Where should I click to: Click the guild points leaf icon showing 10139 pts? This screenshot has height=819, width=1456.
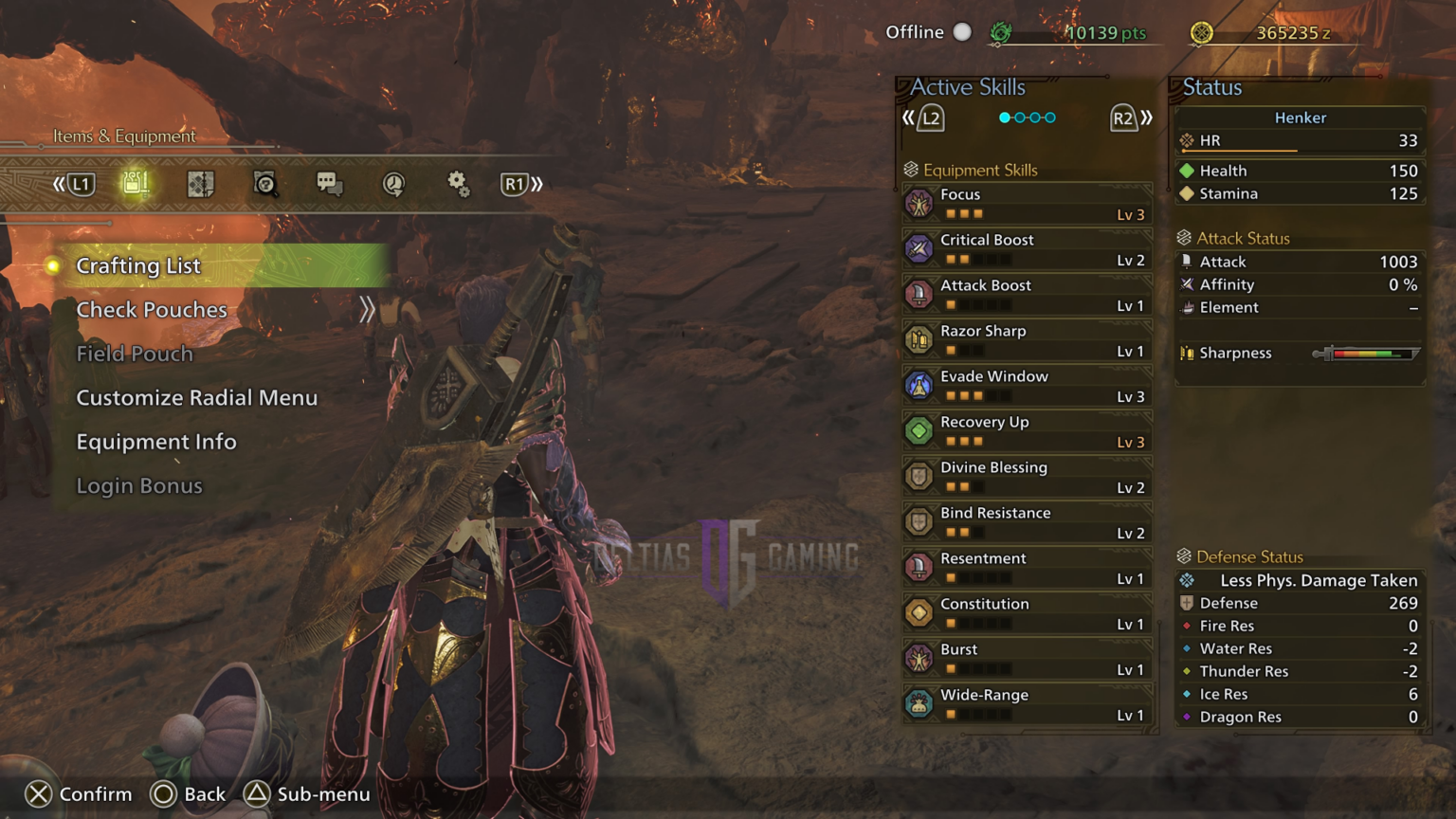(1000, 31)
